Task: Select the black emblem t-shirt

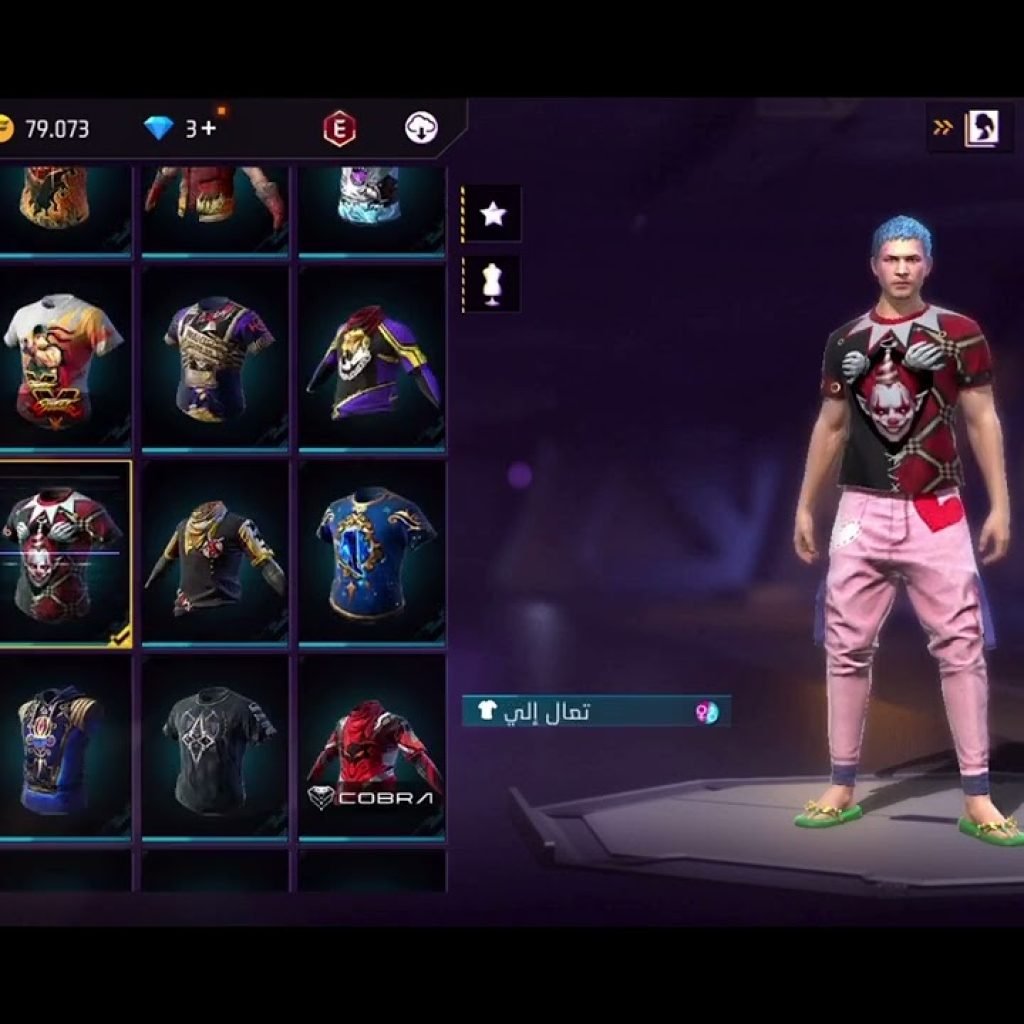Action: click(x=215, y=748)
